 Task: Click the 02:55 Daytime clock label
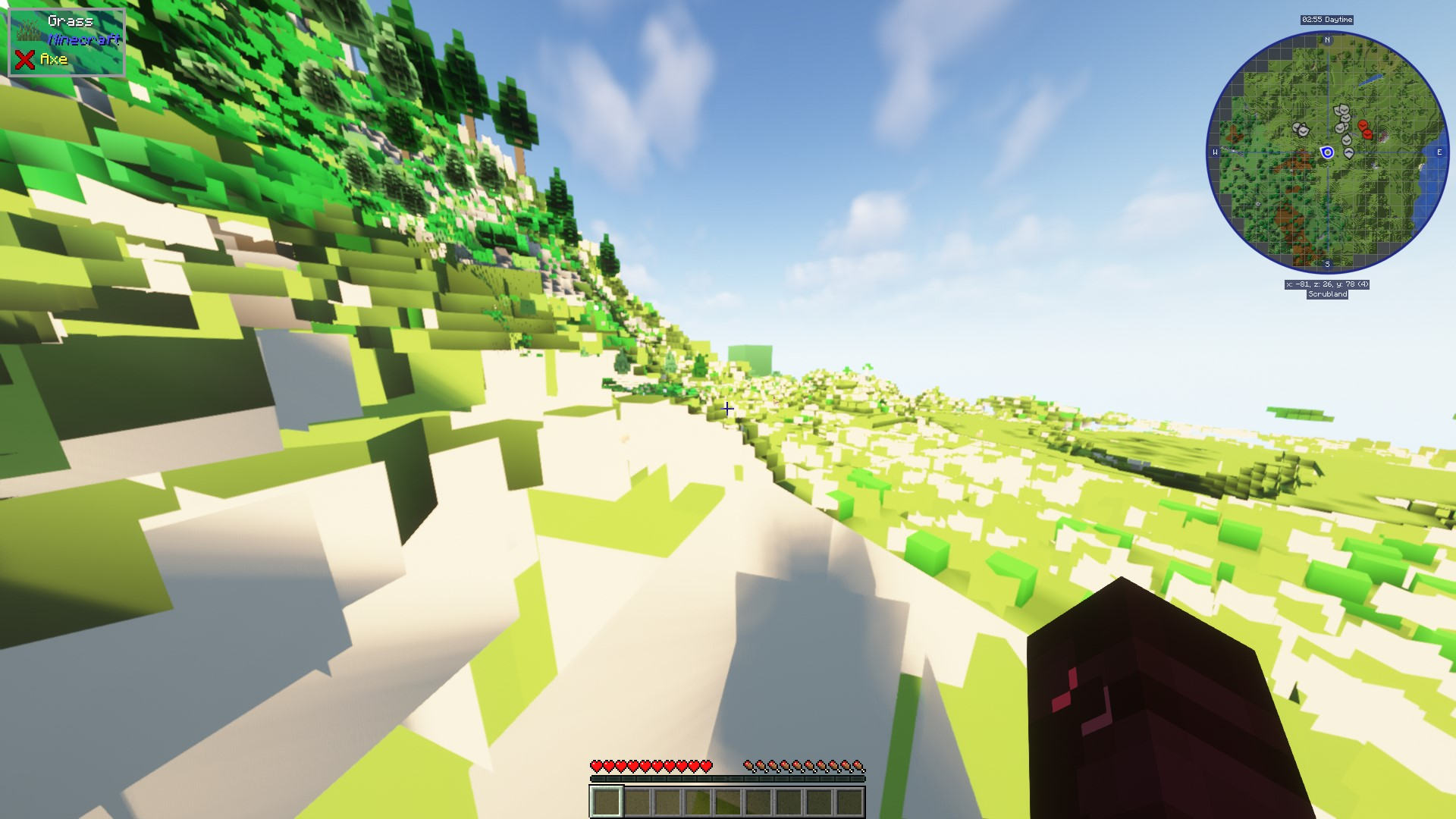tap(1326, 20)
